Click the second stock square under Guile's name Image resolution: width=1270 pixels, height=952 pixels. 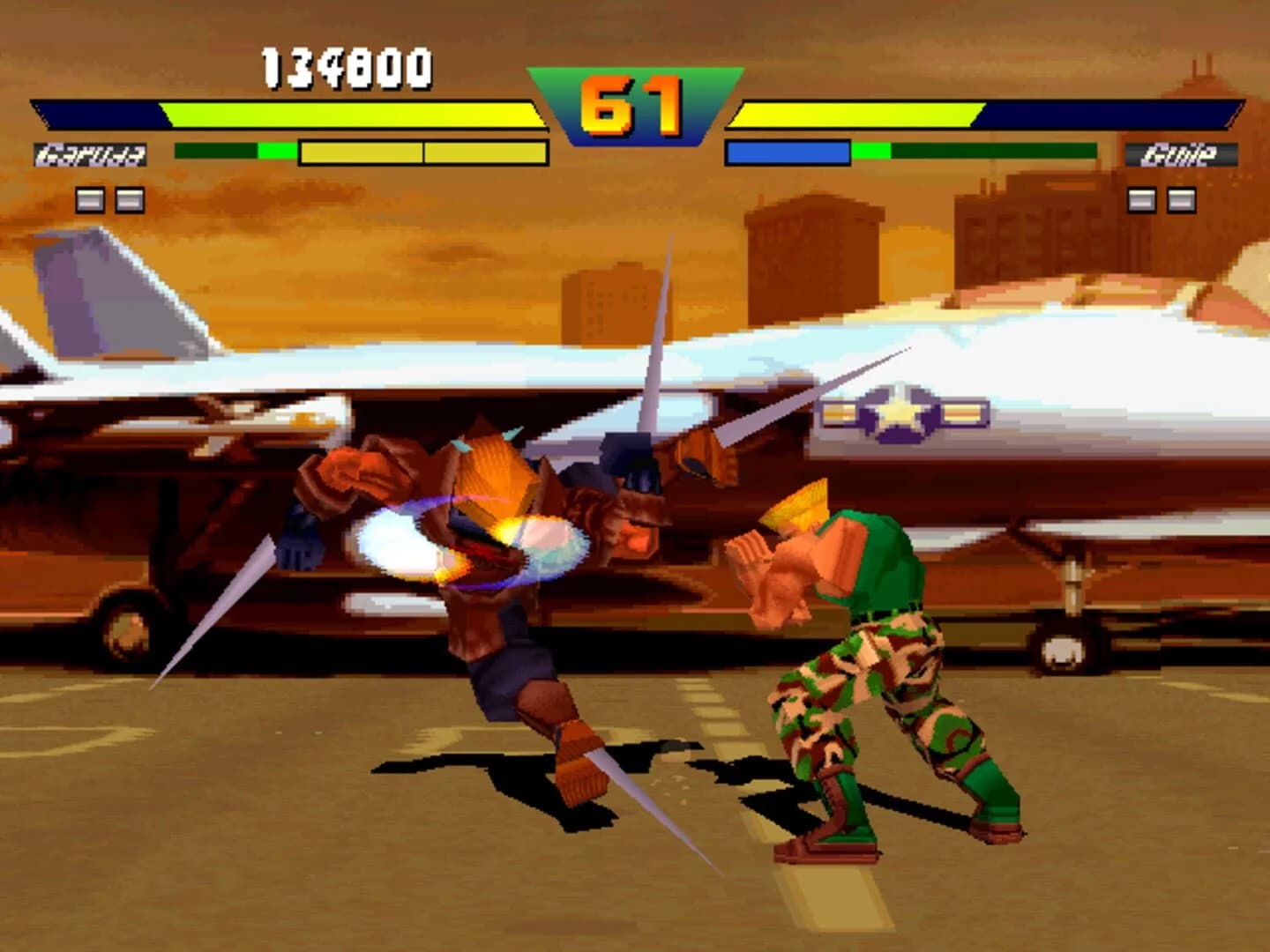1180,201
